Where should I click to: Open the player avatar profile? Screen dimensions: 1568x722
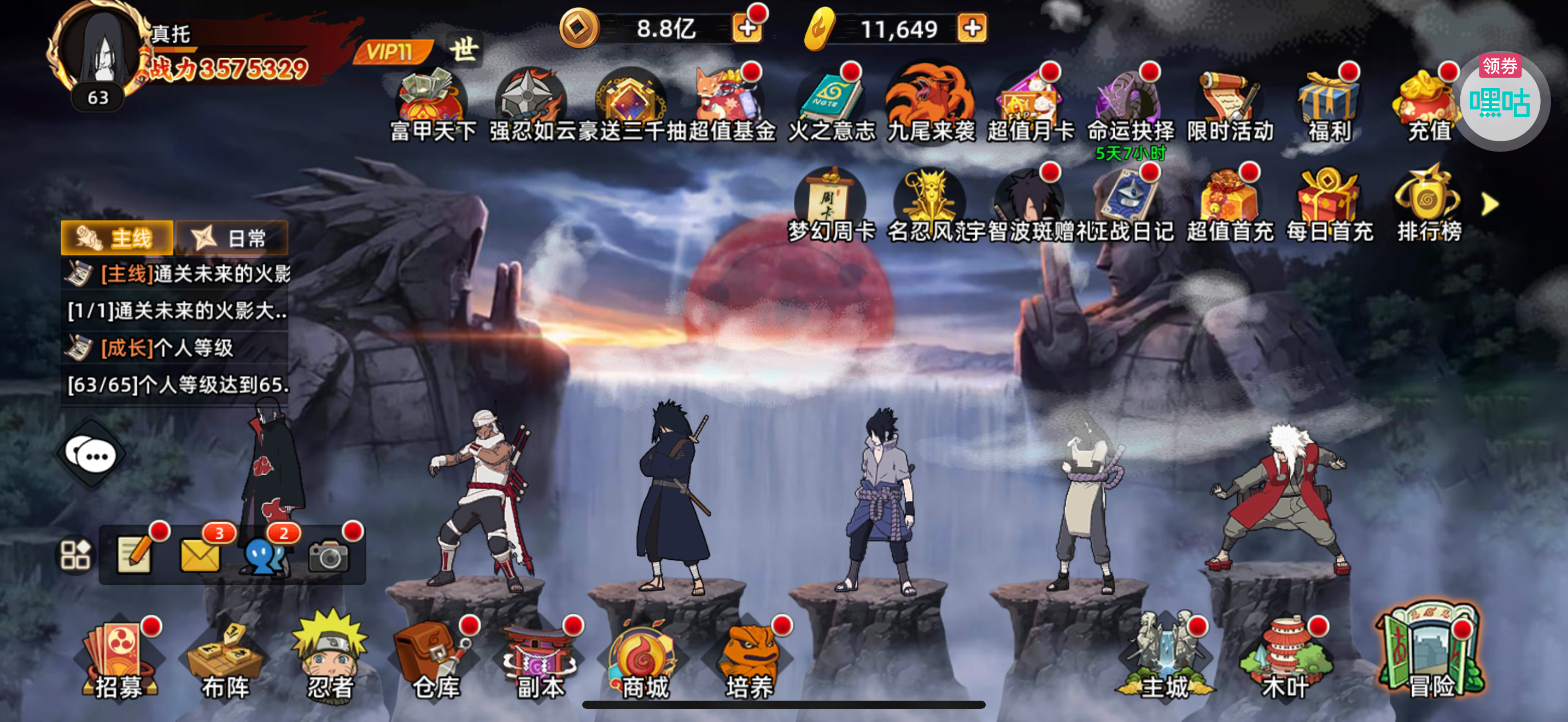click(102, 51)
